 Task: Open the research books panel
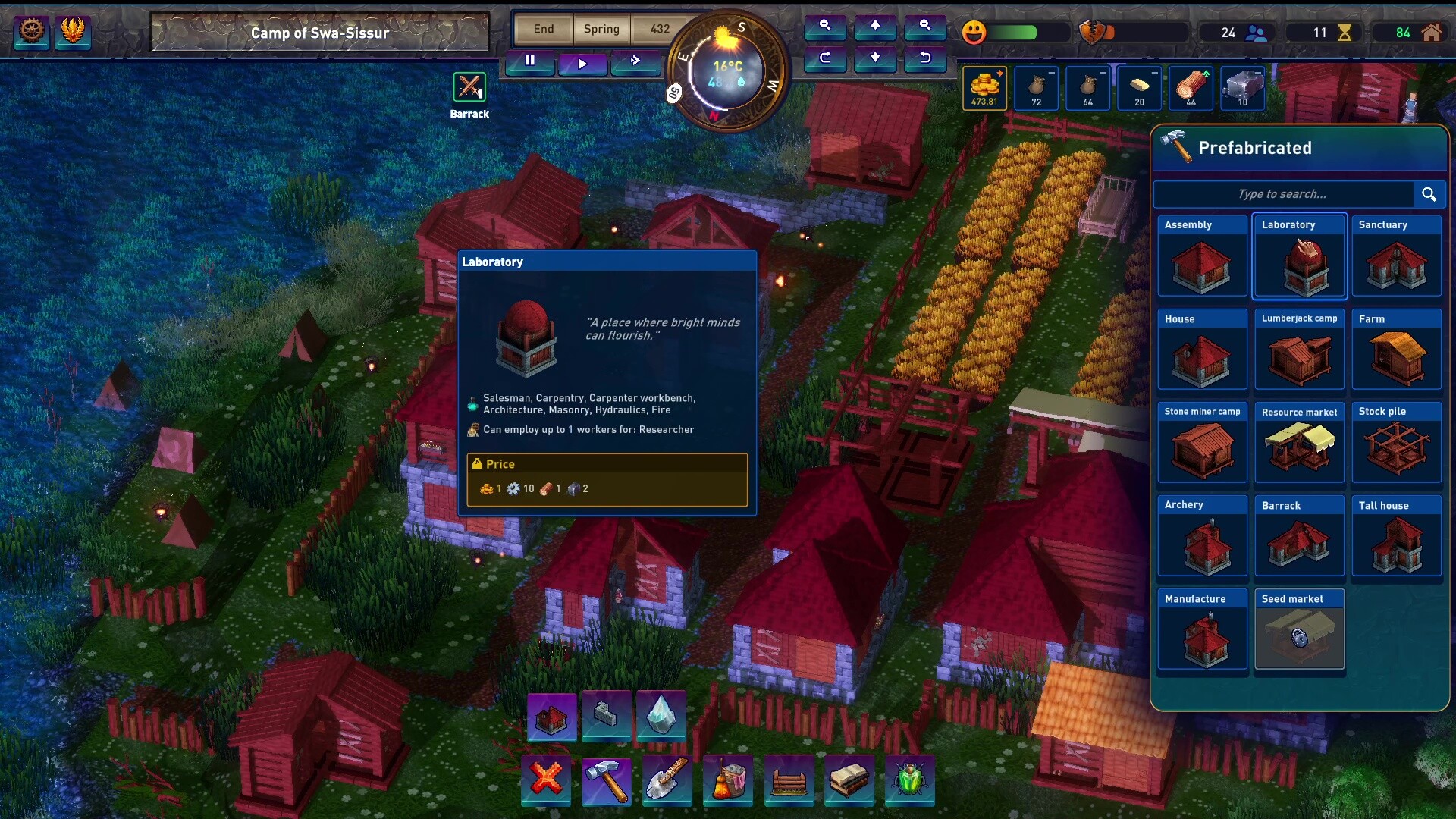[x=849, y=781]
